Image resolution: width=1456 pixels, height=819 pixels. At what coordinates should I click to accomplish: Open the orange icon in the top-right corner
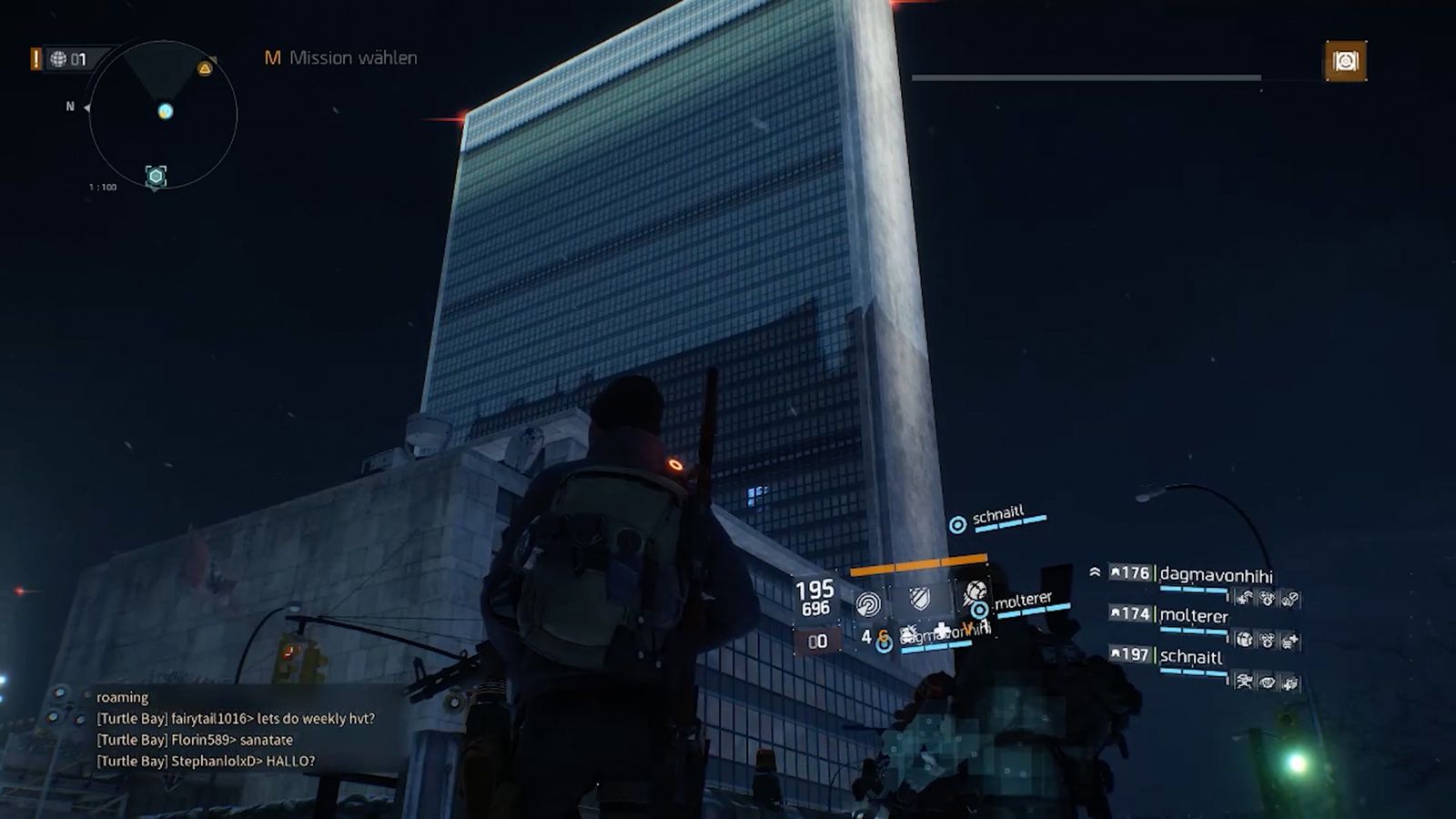pyautogui.click(x=1345, y=61)
